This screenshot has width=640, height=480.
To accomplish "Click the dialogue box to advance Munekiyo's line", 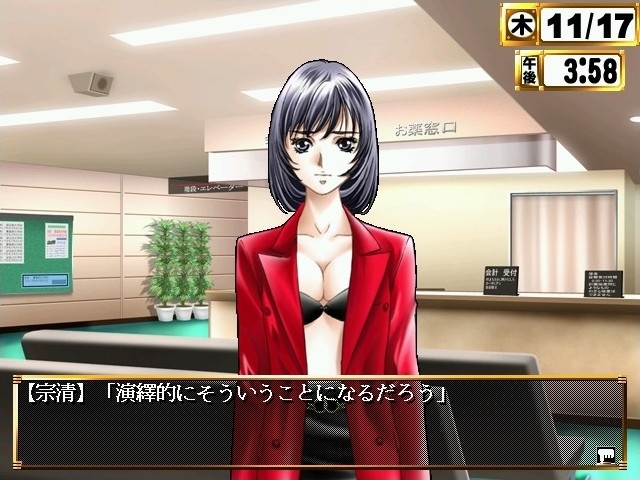I will (x=318, y=424).
